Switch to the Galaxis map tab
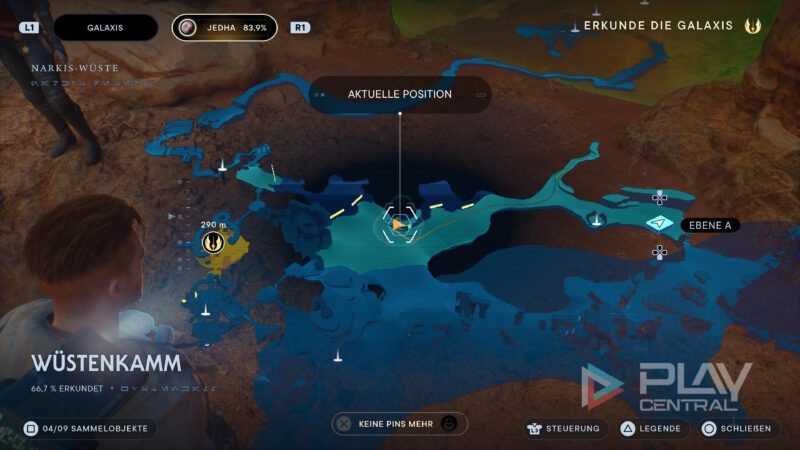This screenshot has width=800, height=450. coord(105,28)
